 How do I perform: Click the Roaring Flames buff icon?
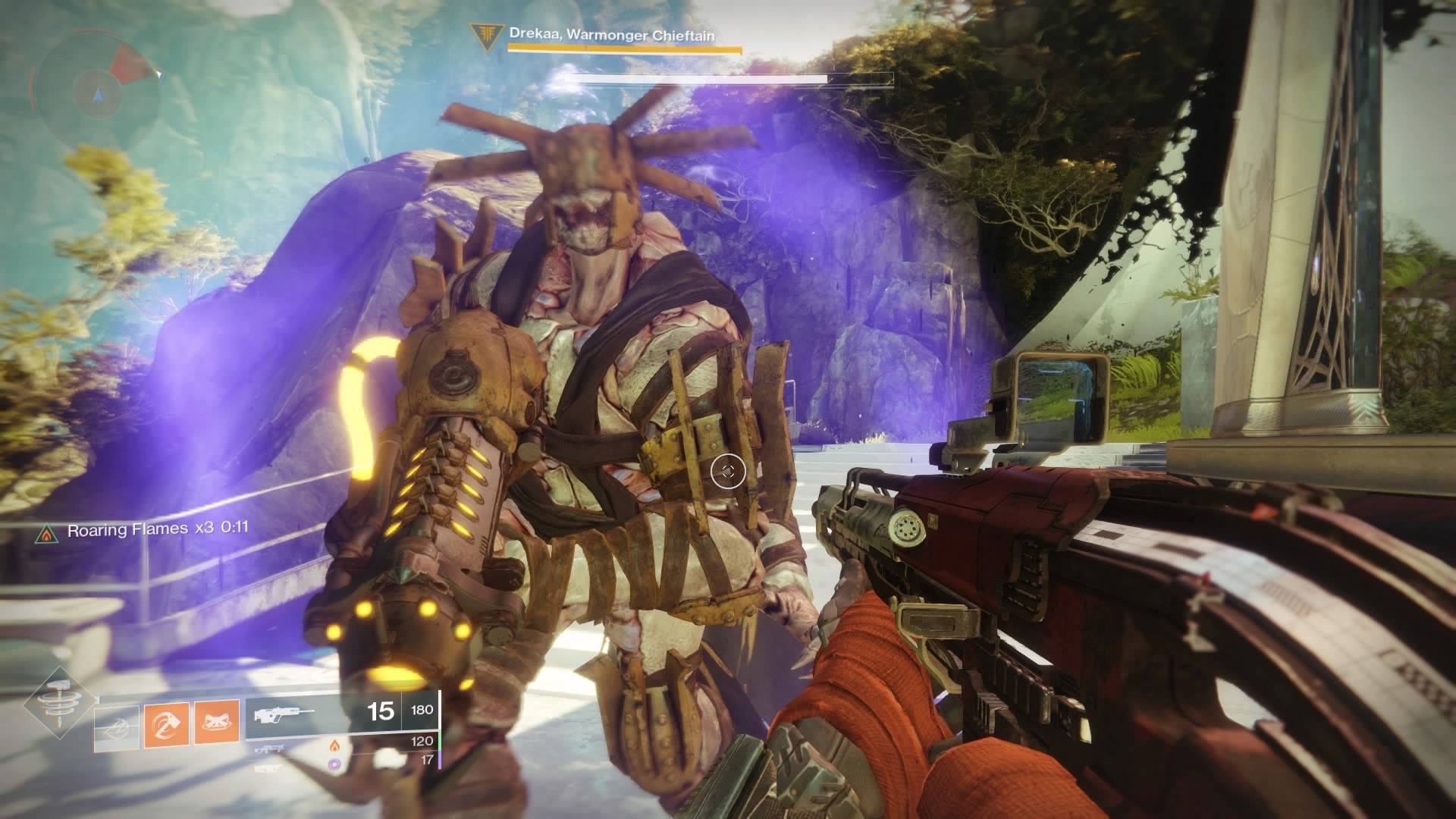click(x=47, y=535)
